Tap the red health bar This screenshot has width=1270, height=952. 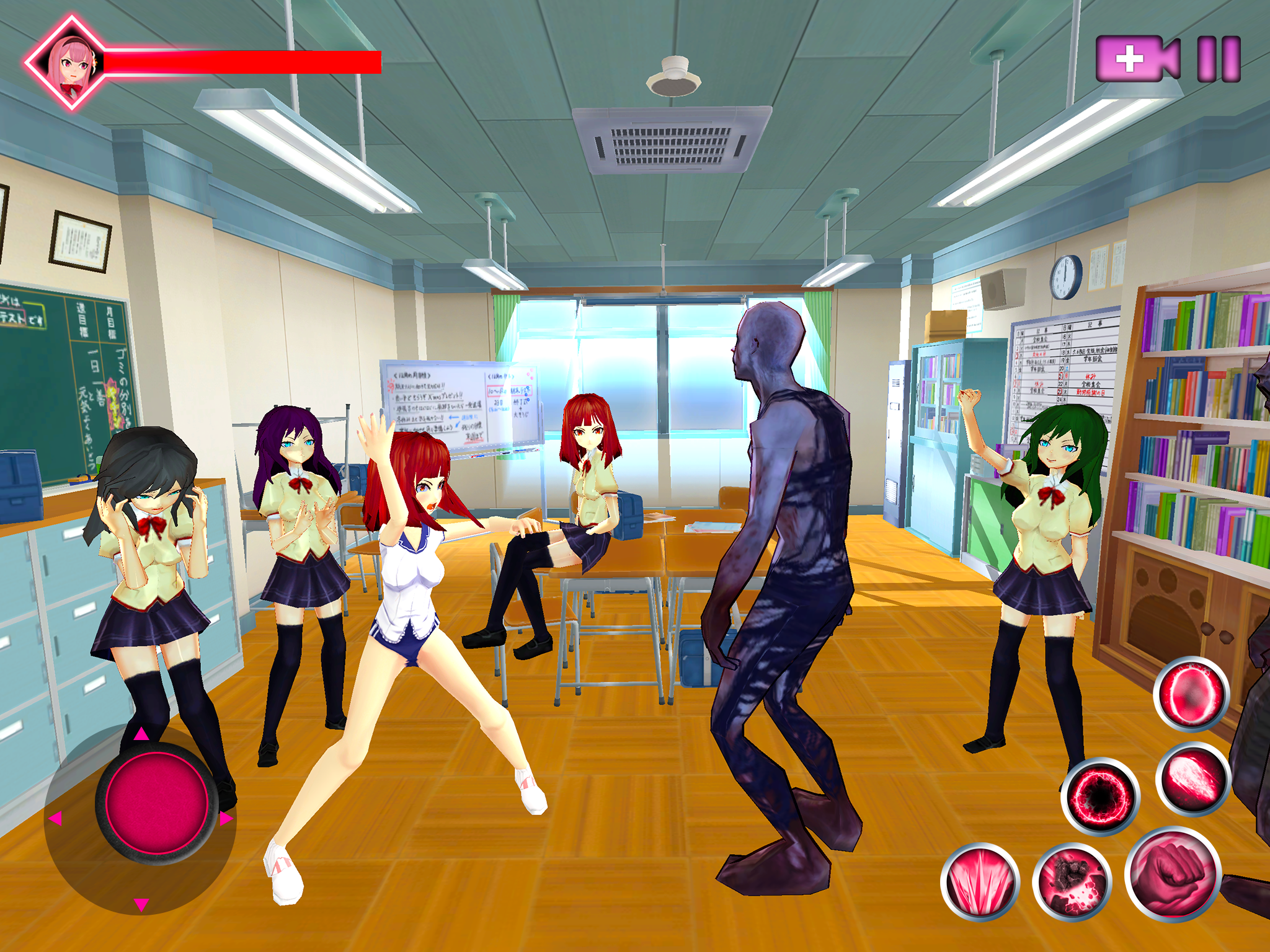[x=242, y=64]
